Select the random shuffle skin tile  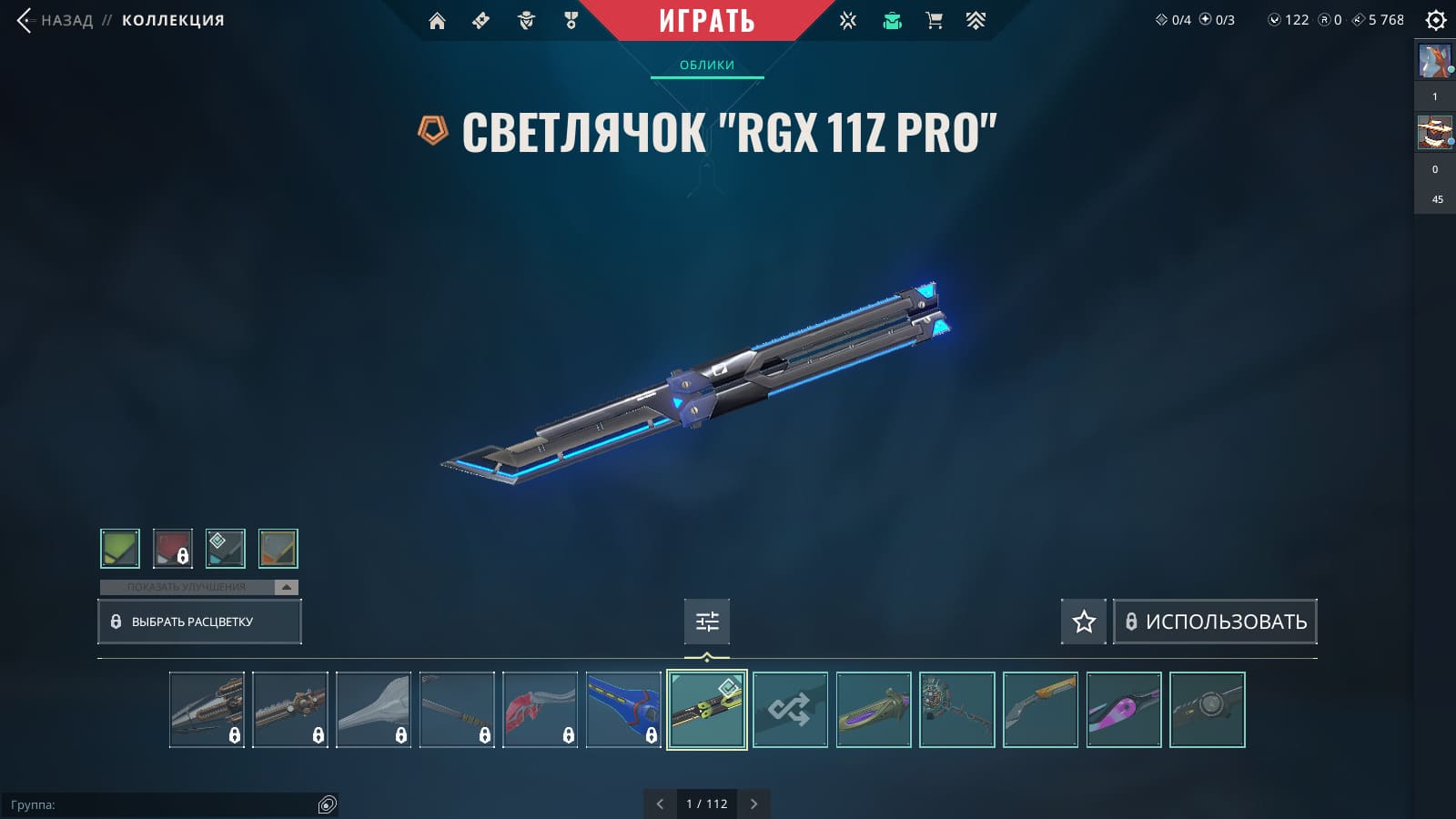point(790,710)
